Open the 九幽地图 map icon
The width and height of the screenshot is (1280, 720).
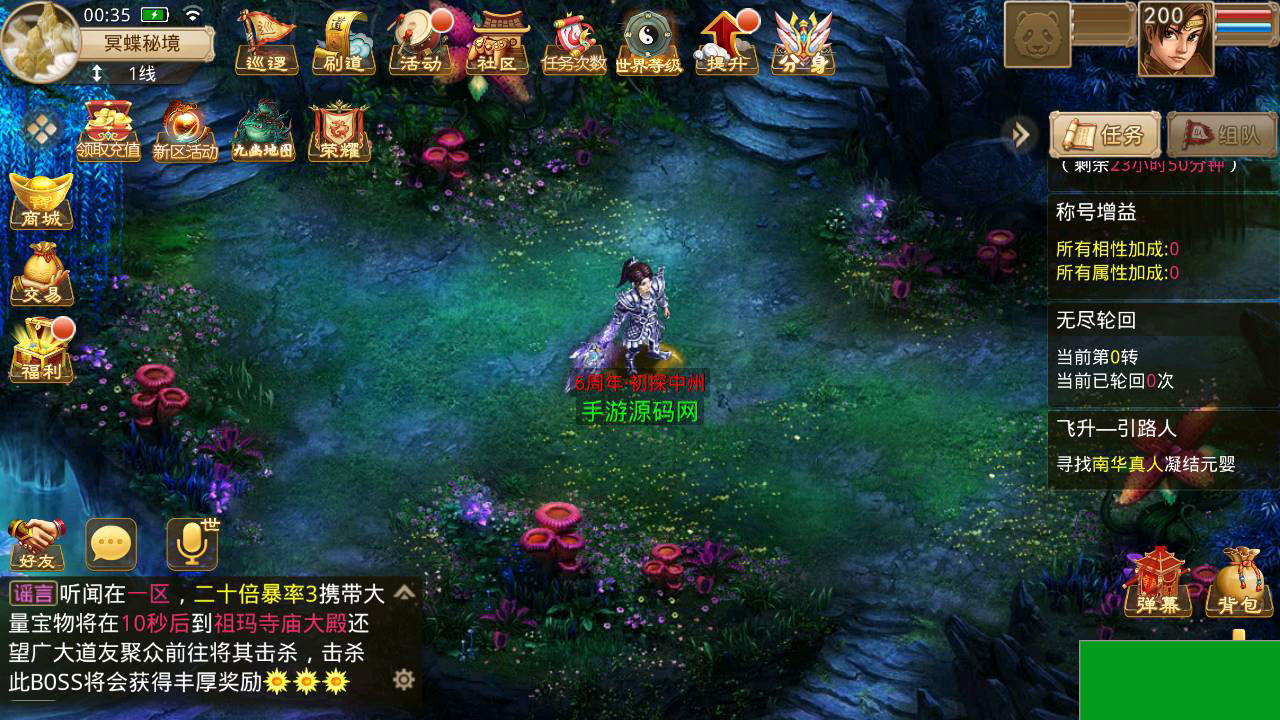click(263, 132)
